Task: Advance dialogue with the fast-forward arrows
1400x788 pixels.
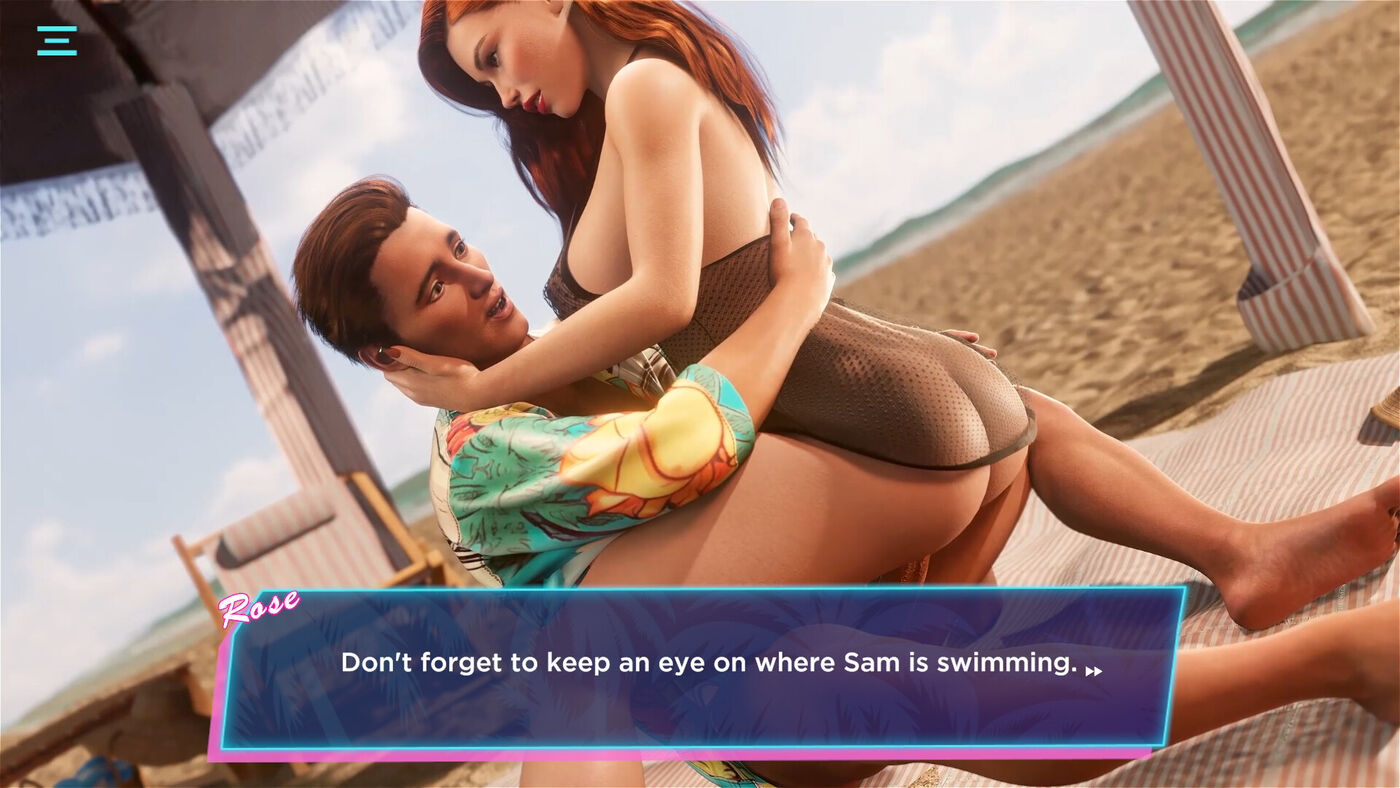Action: pyautogui.click(x=1093, y=670)
